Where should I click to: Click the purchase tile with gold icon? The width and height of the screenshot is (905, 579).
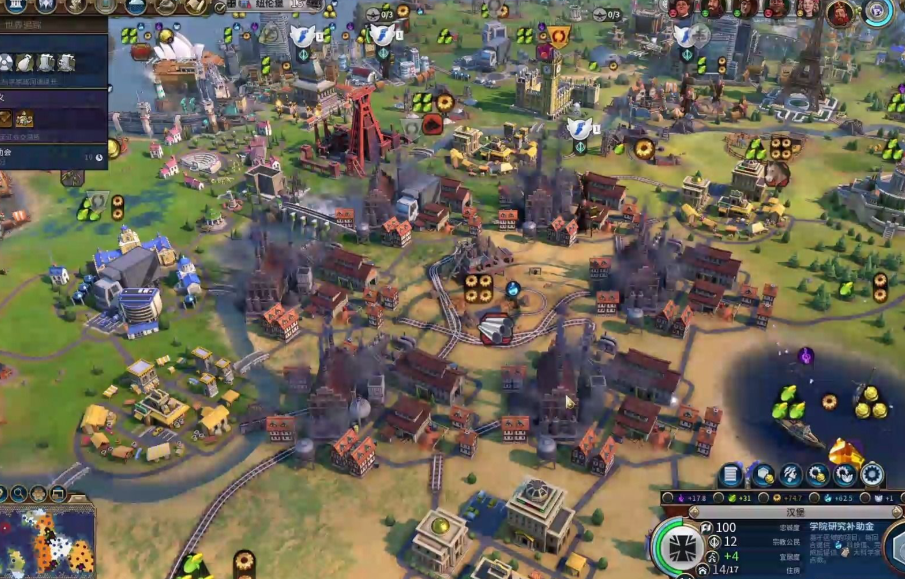(762, 475)
